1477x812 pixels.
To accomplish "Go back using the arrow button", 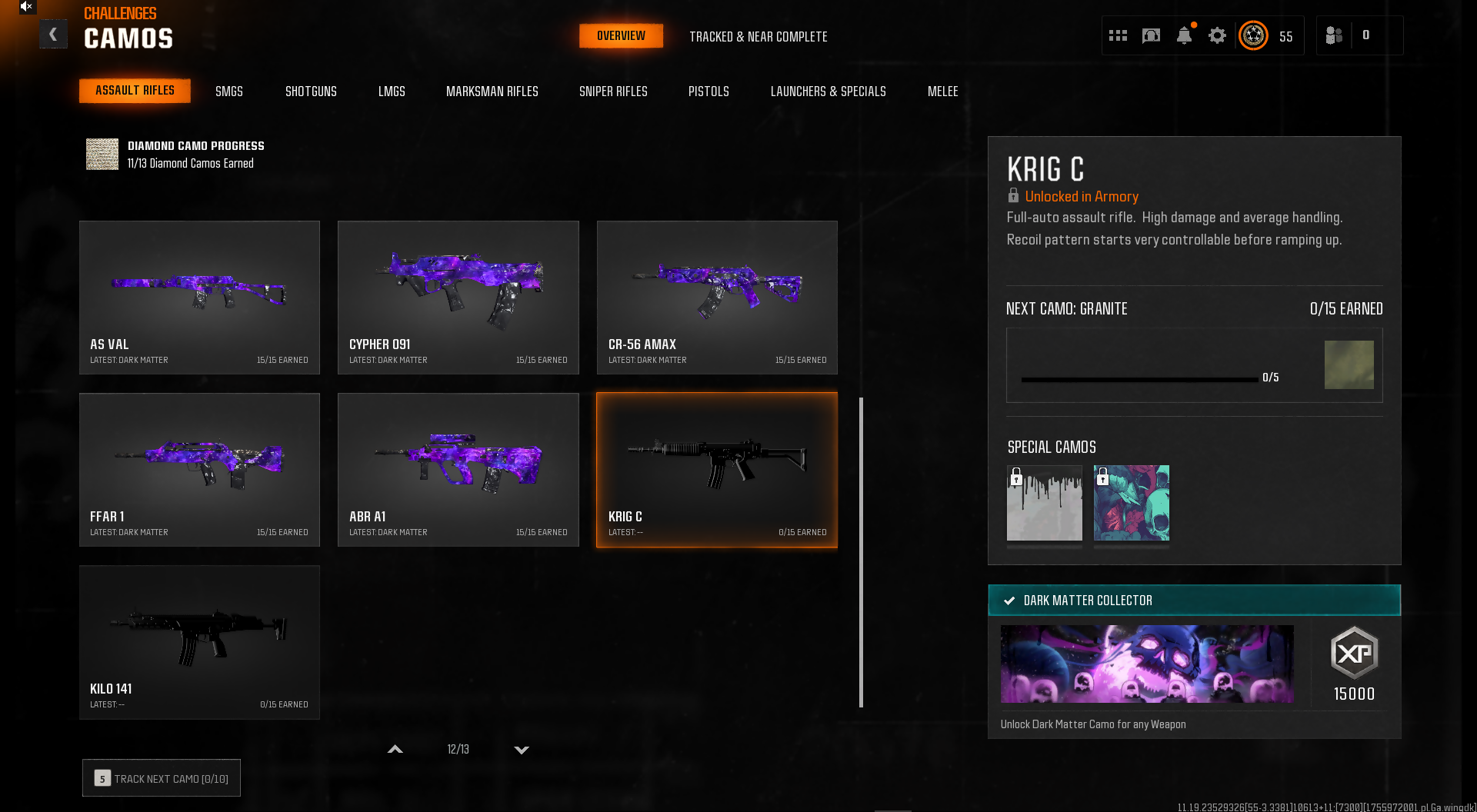I will click(x=53, y=35).
